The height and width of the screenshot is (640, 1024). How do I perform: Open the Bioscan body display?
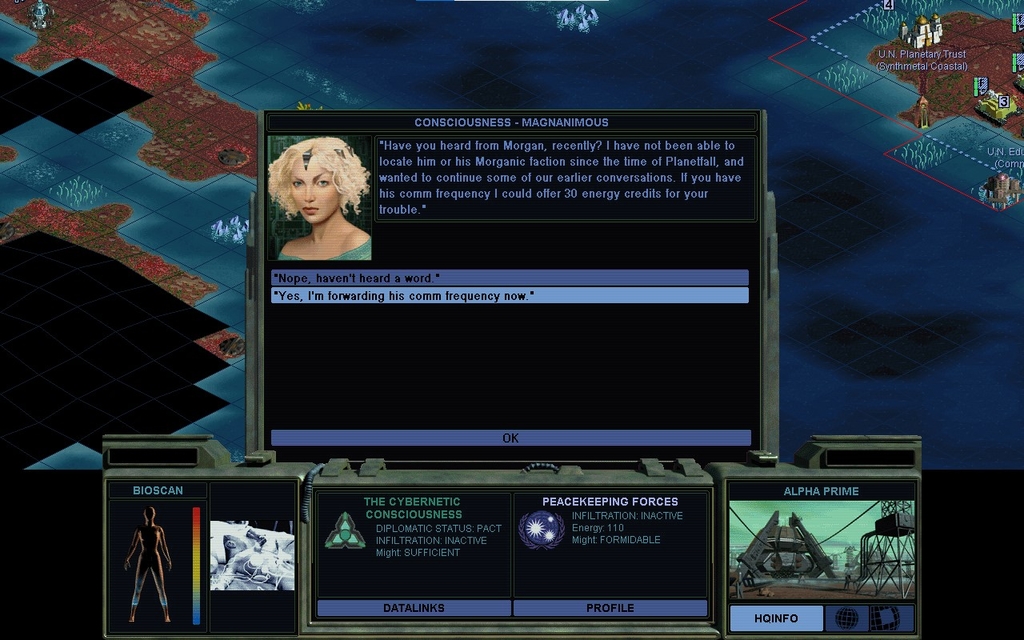(150, 564)
